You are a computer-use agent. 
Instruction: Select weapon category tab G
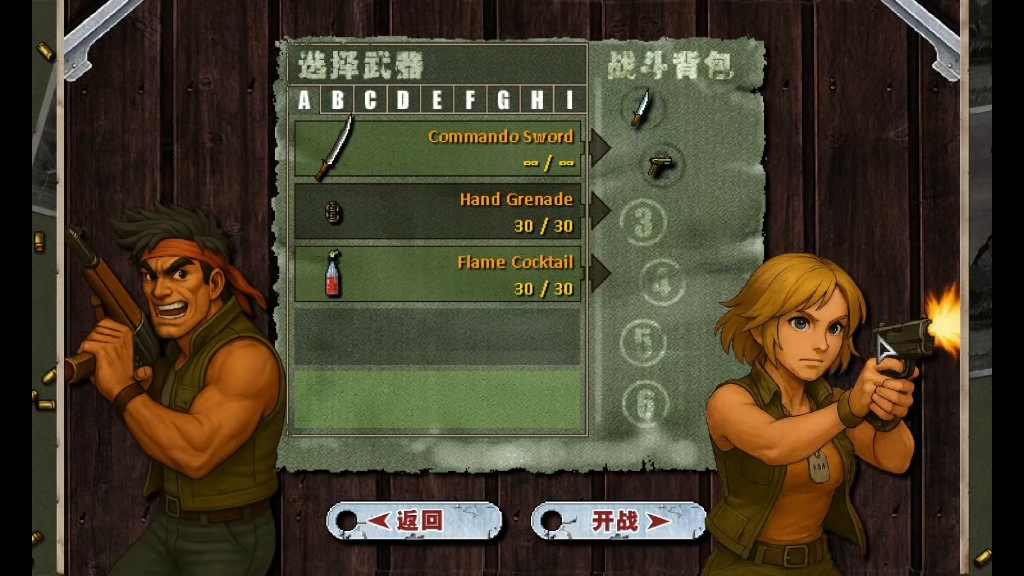click(503, 100)
